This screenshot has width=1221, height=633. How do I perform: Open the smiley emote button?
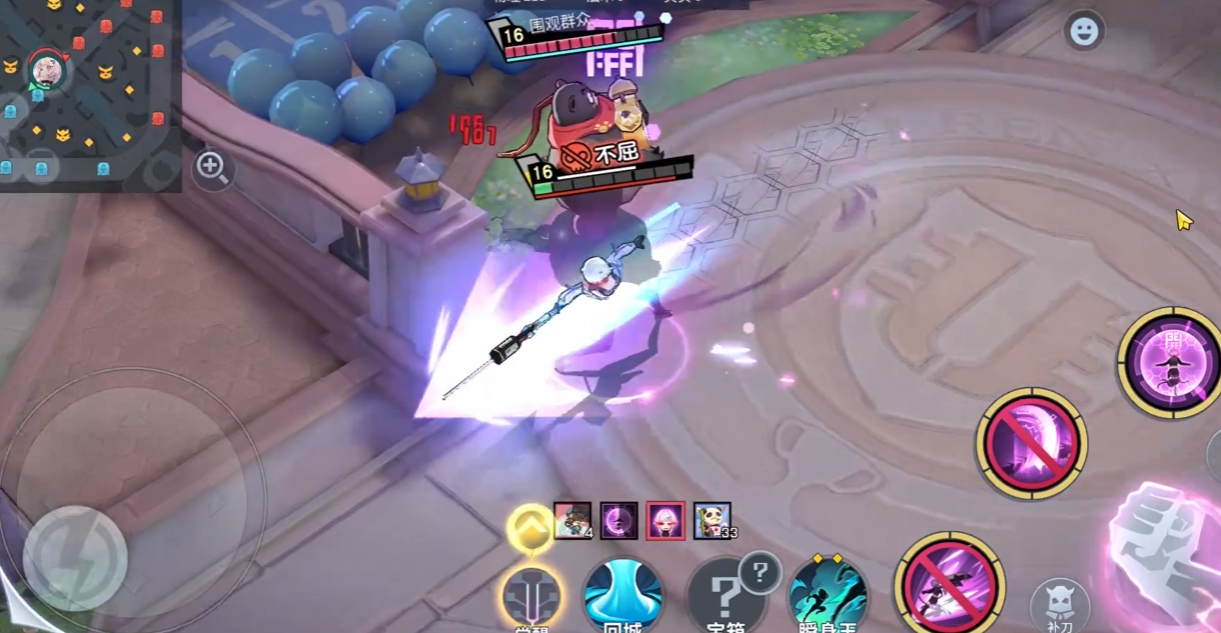click(1084, 32)
